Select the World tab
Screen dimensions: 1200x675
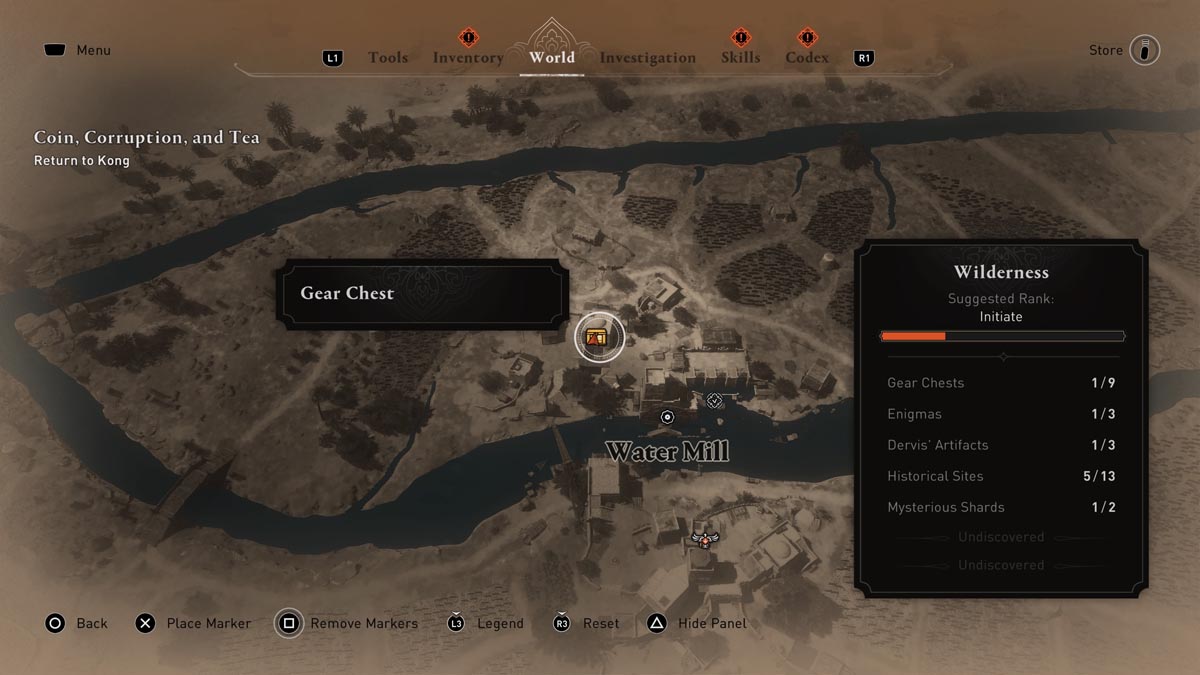pyautogui.click(x=552, y=57)
